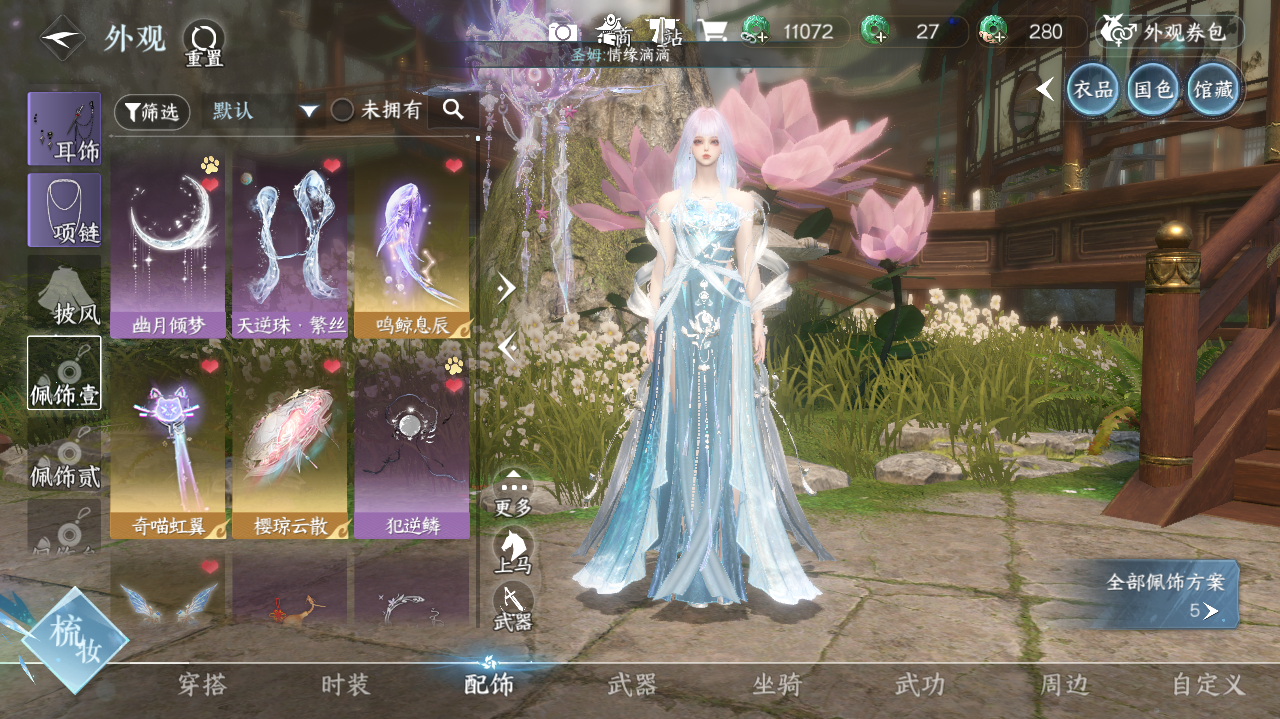Select the 项链 necklace category
The image size is (1280, 719).
(x=64, y=210)
